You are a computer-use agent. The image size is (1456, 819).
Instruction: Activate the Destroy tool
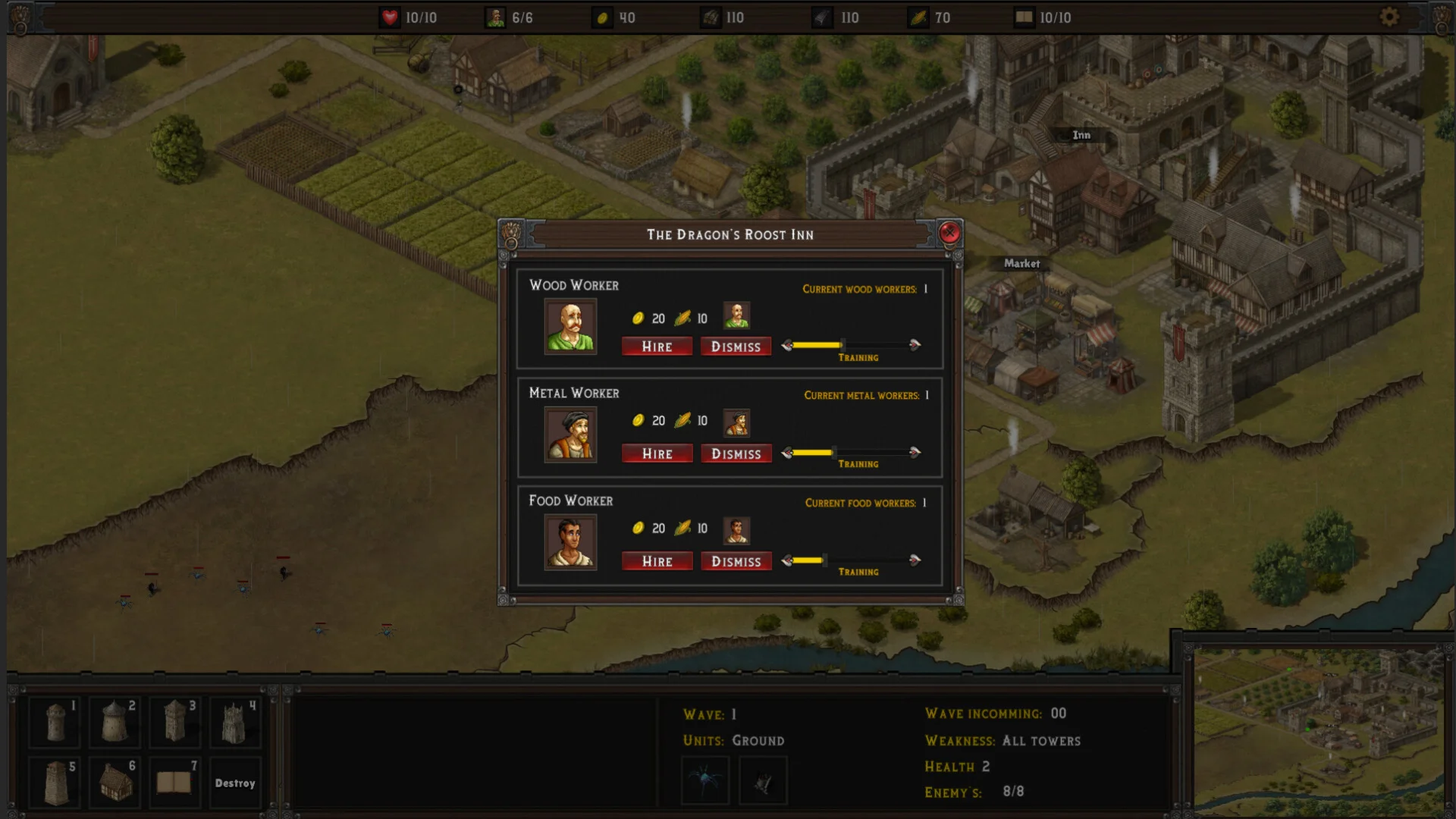coord(234,783)
